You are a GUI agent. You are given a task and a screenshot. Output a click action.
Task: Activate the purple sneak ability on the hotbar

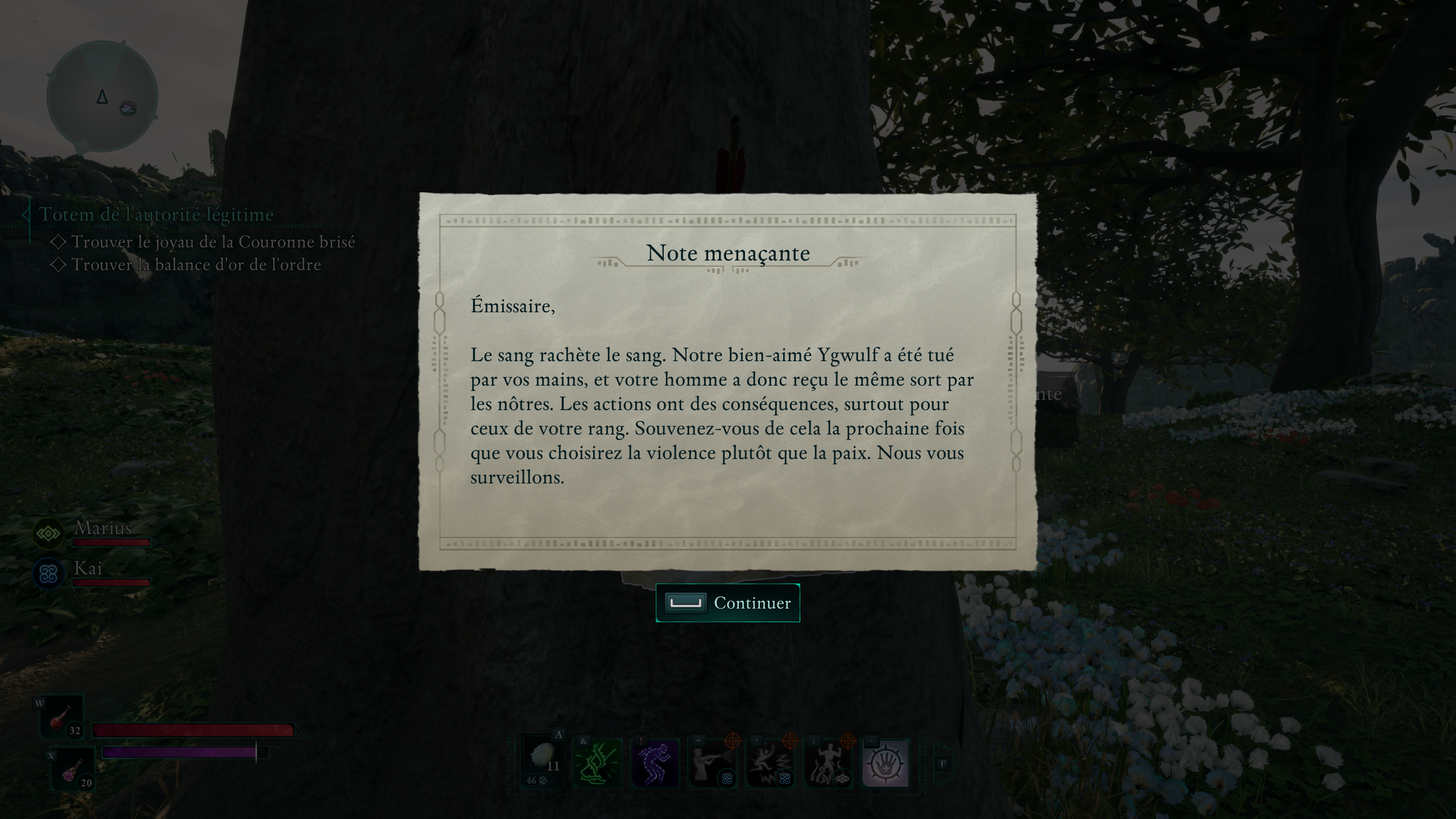(x=656, y=763)
